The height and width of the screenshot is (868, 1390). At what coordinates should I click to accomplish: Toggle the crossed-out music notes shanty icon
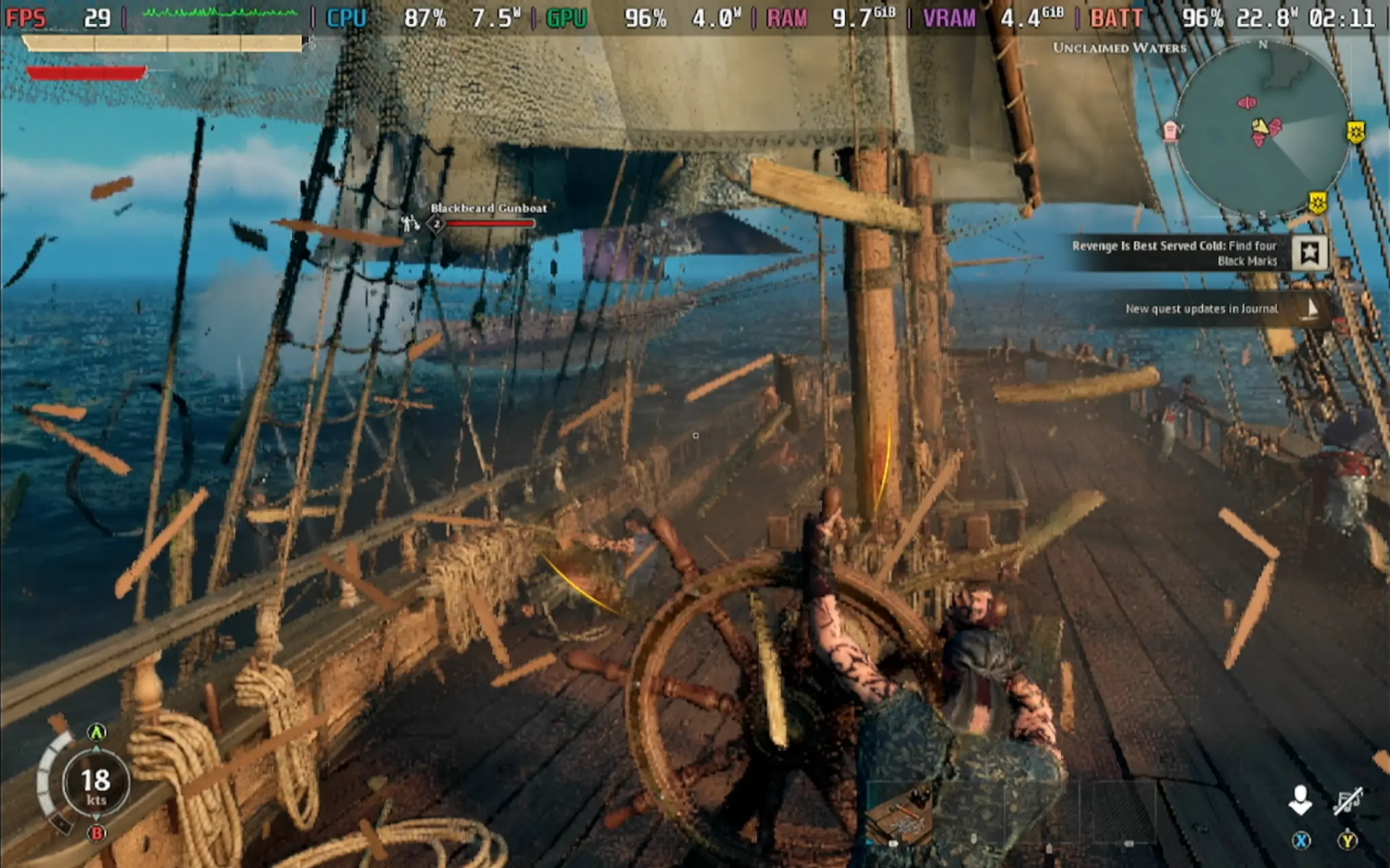pyautogui.click(x=1347, y=800)
